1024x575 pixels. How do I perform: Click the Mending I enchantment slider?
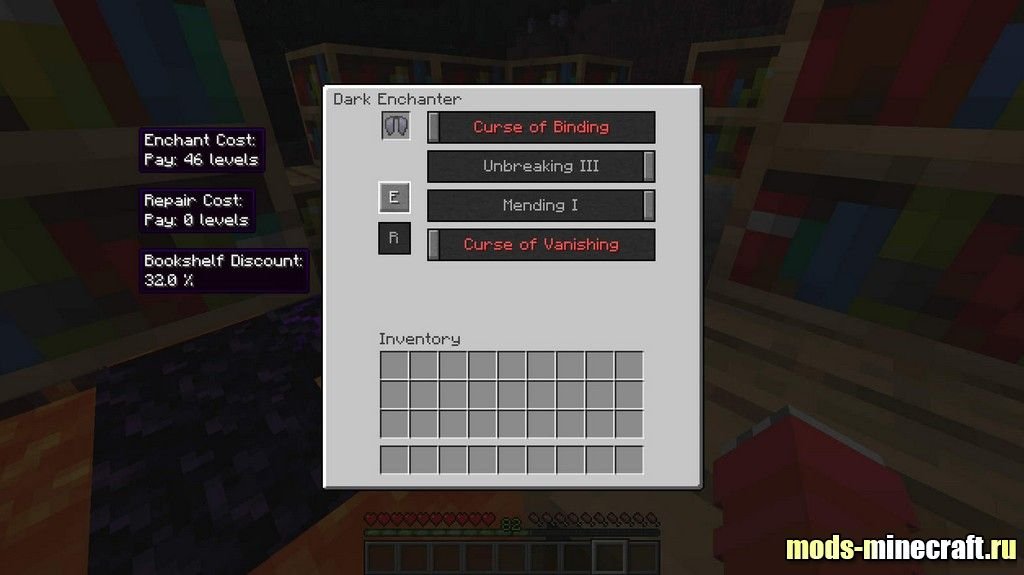point(541,205)
